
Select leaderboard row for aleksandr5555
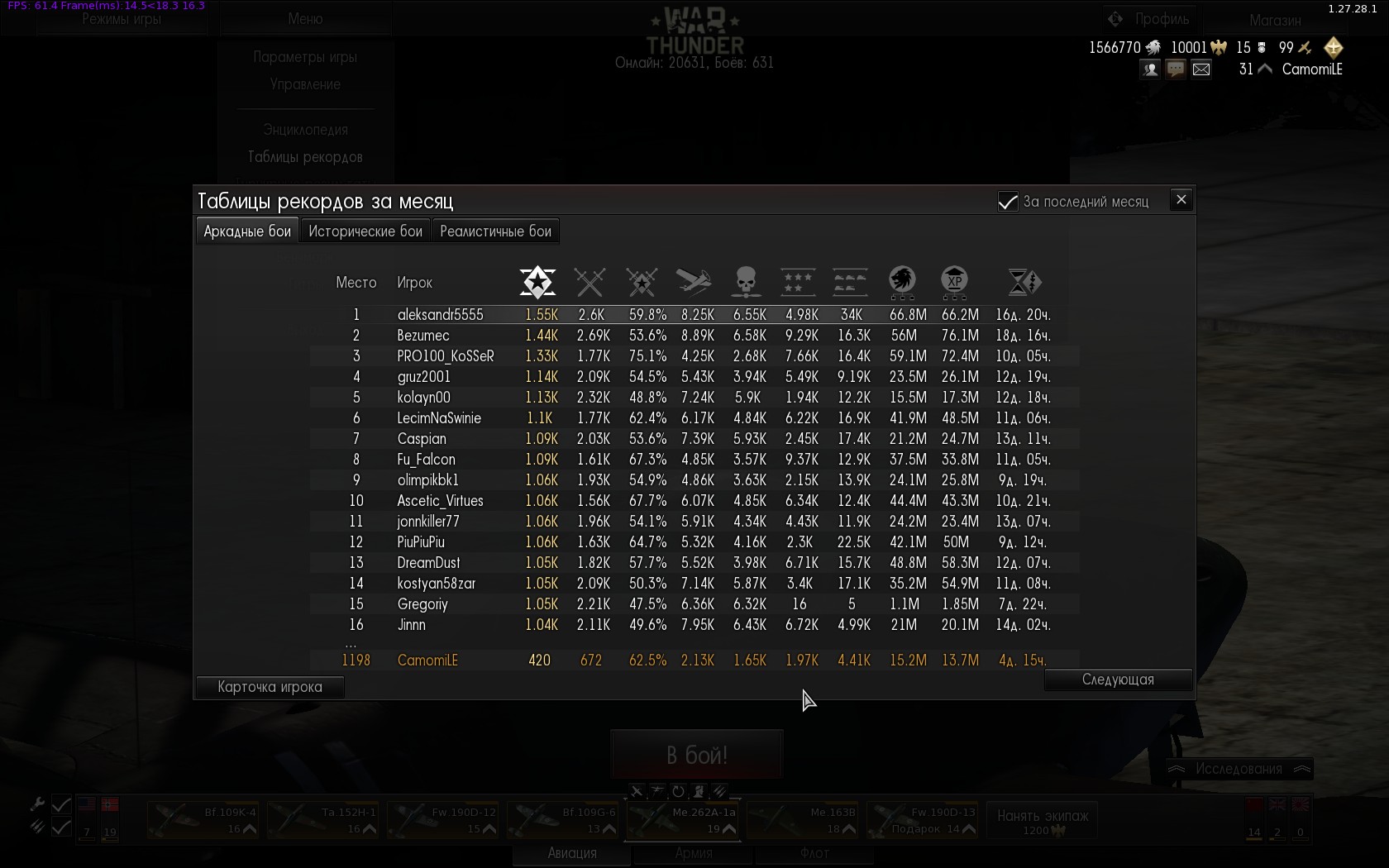[x=440, y=315]
